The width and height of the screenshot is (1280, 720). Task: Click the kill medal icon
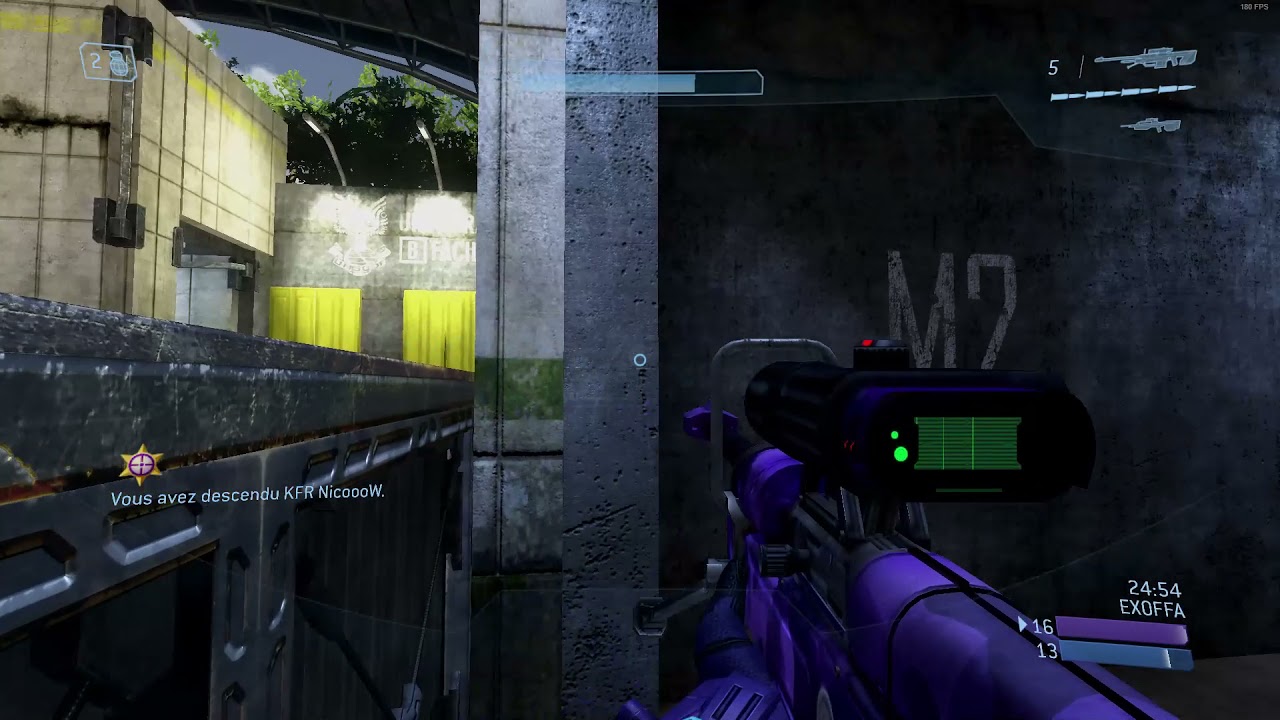click(x=141, y=464)
